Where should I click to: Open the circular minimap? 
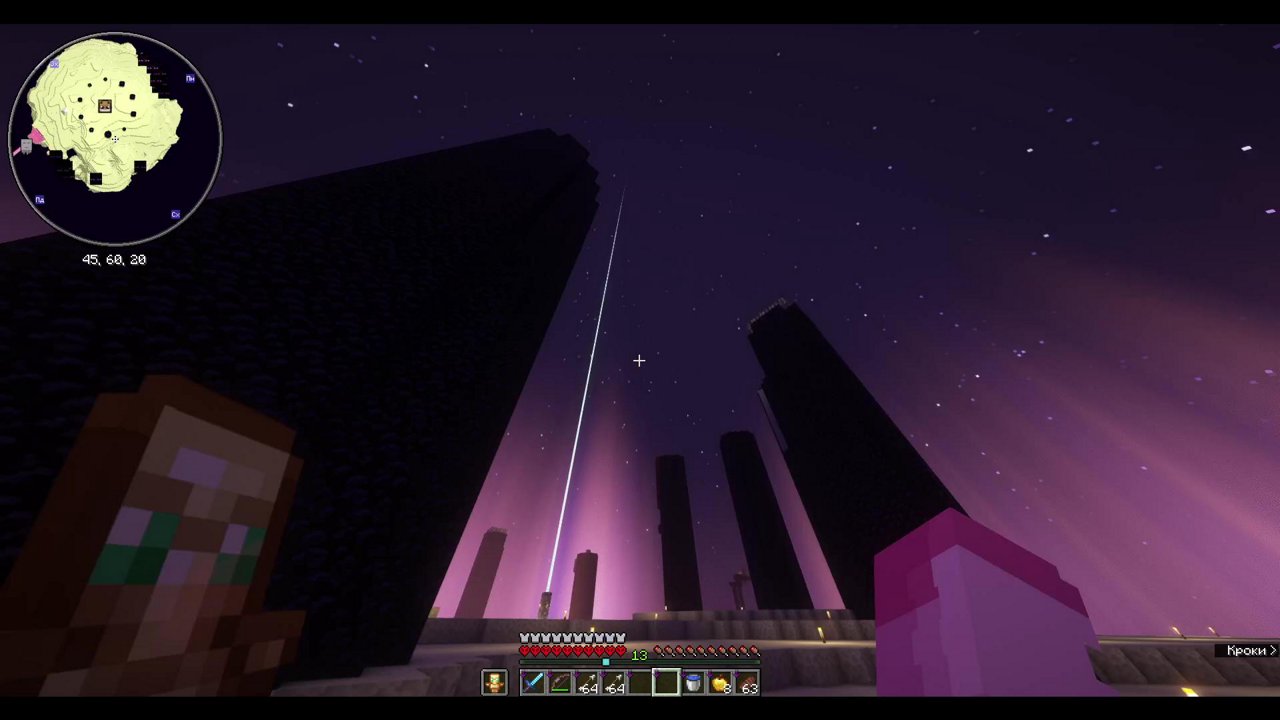[115, 139]
